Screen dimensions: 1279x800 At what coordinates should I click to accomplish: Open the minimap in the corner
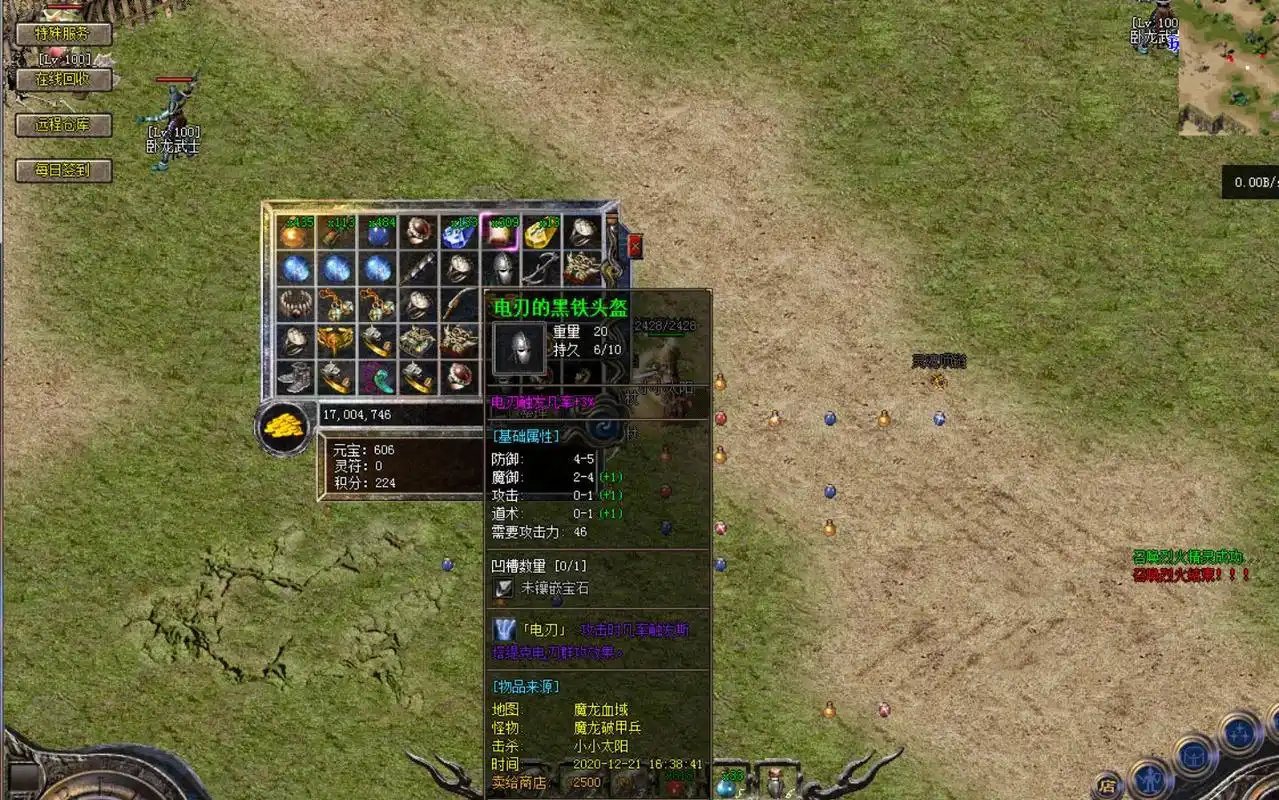[1228, 66]
